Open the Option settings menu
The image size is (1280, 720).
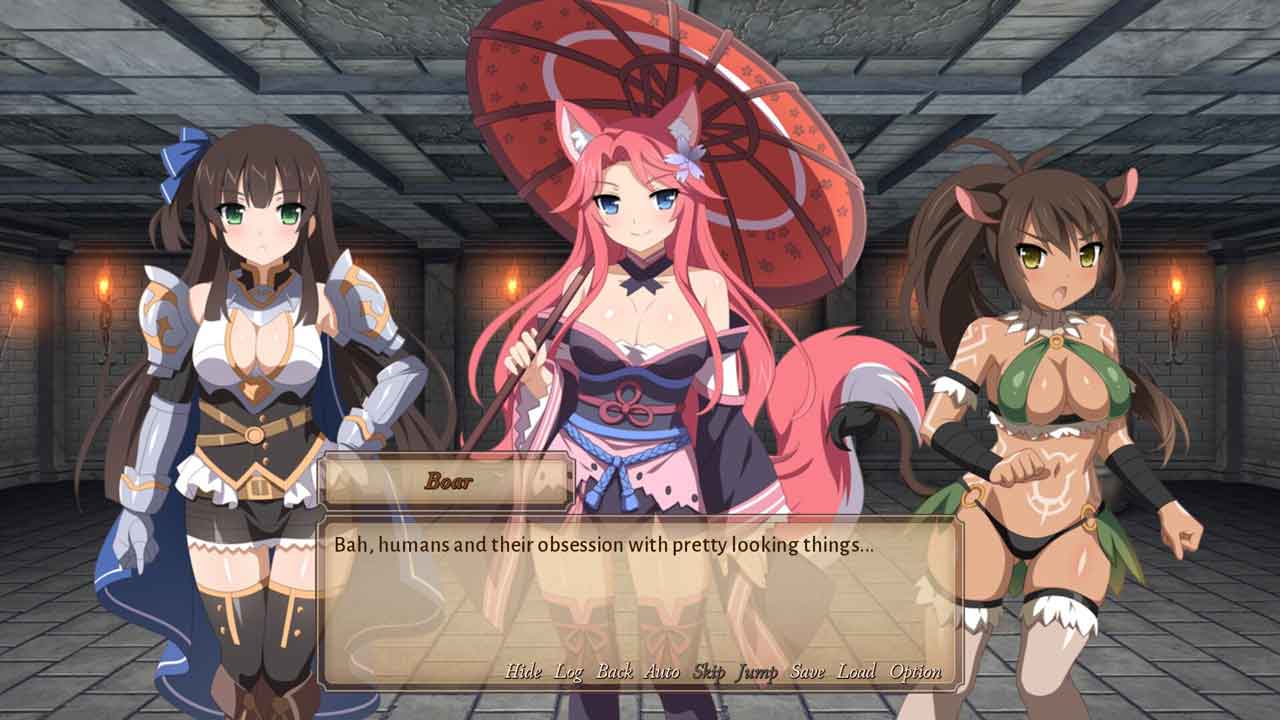tap(915, 672)
